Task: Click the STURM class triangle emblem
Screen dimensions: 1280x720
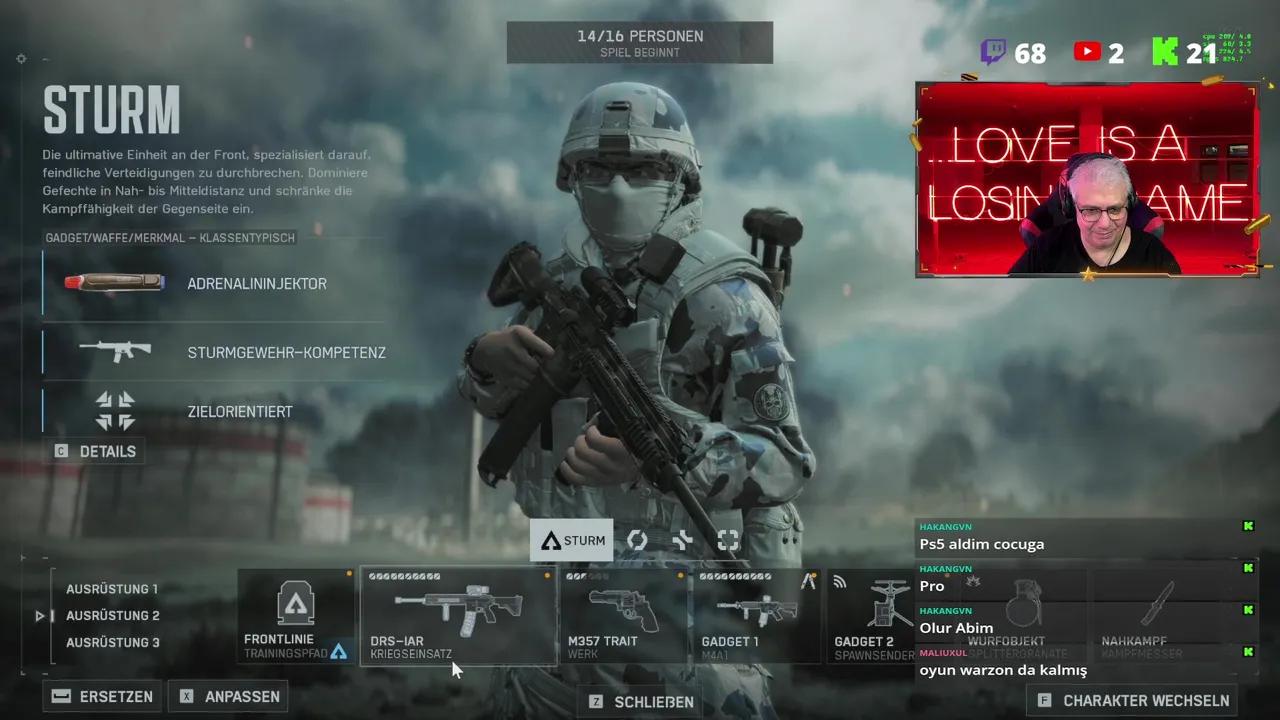Action: pos(551,540)
